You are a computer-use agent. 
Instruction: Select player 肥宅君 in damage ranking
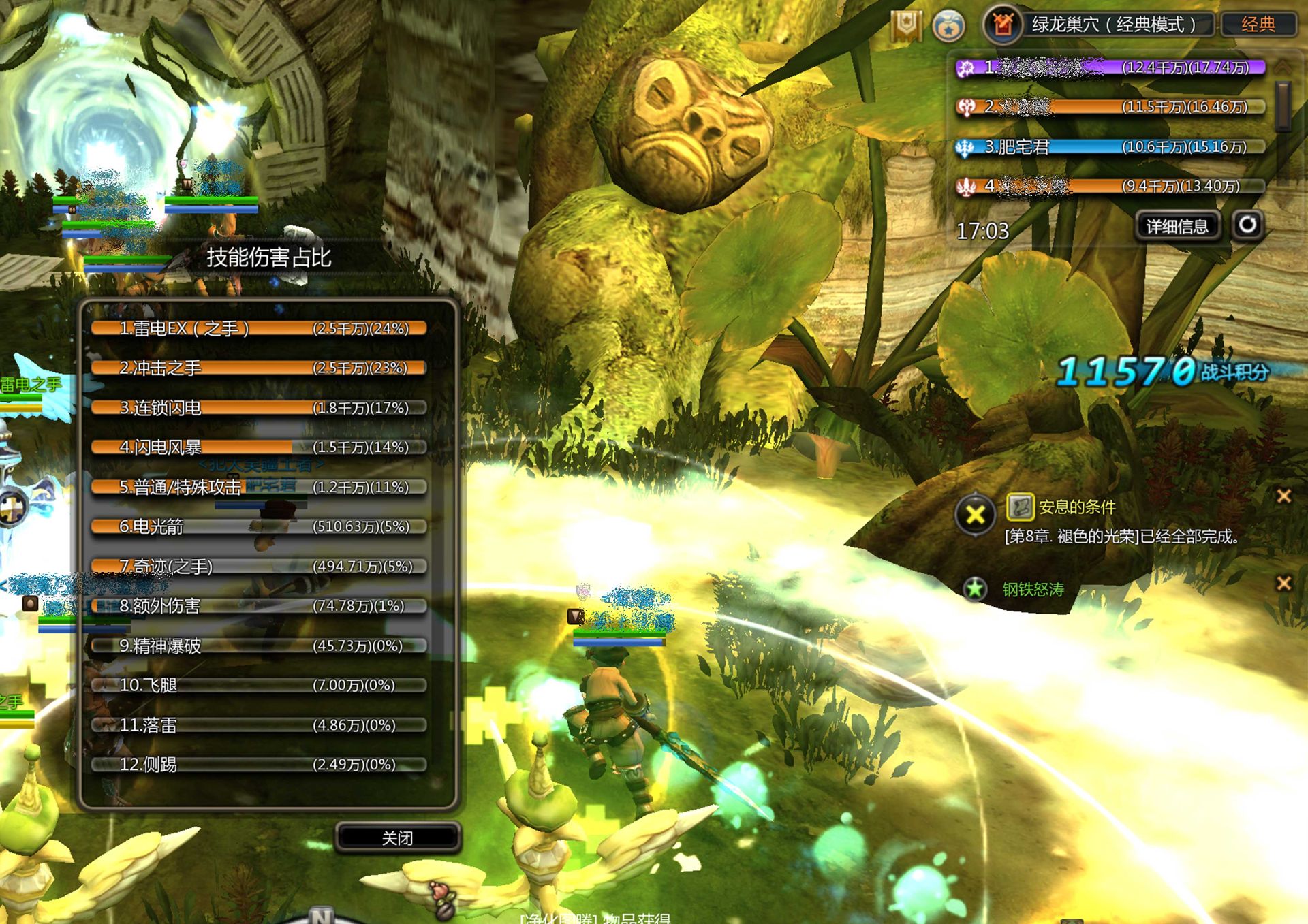(x=1110, y=147)
